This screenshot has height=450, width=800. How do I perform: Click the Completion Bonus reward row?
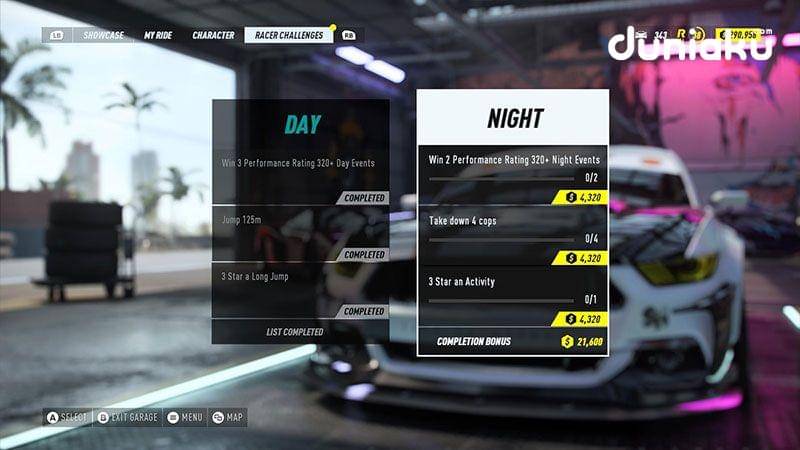pos(513,341)
